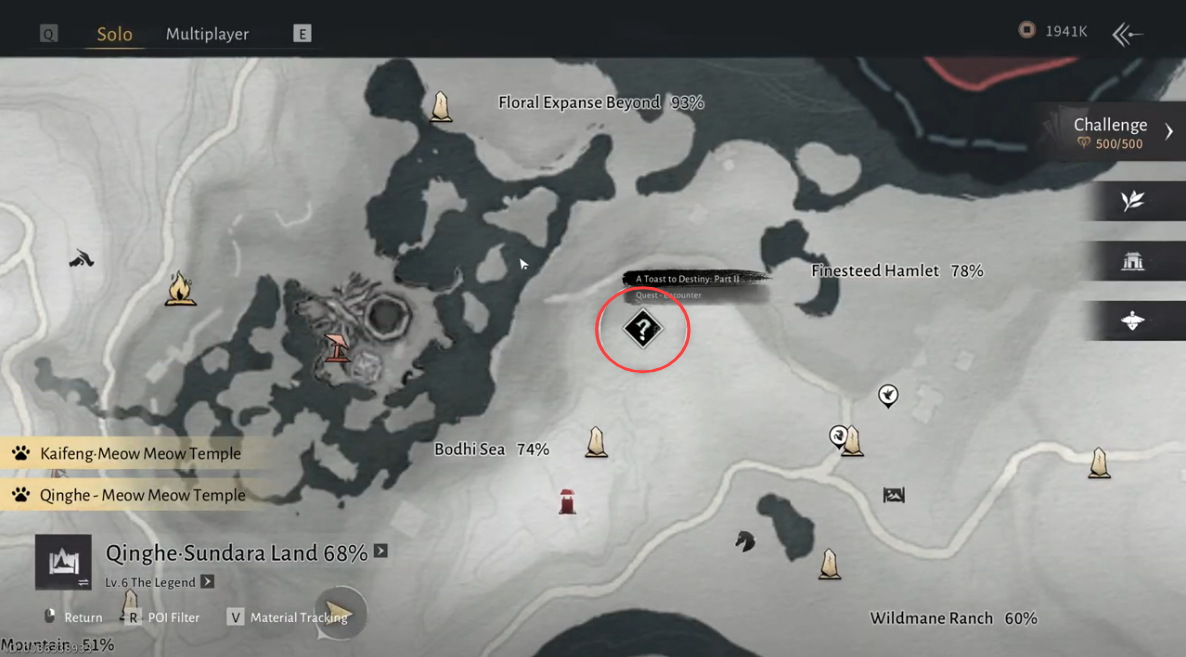Open the pavilion icon side button
The image size is (1186, 657).
(1133, 262)
